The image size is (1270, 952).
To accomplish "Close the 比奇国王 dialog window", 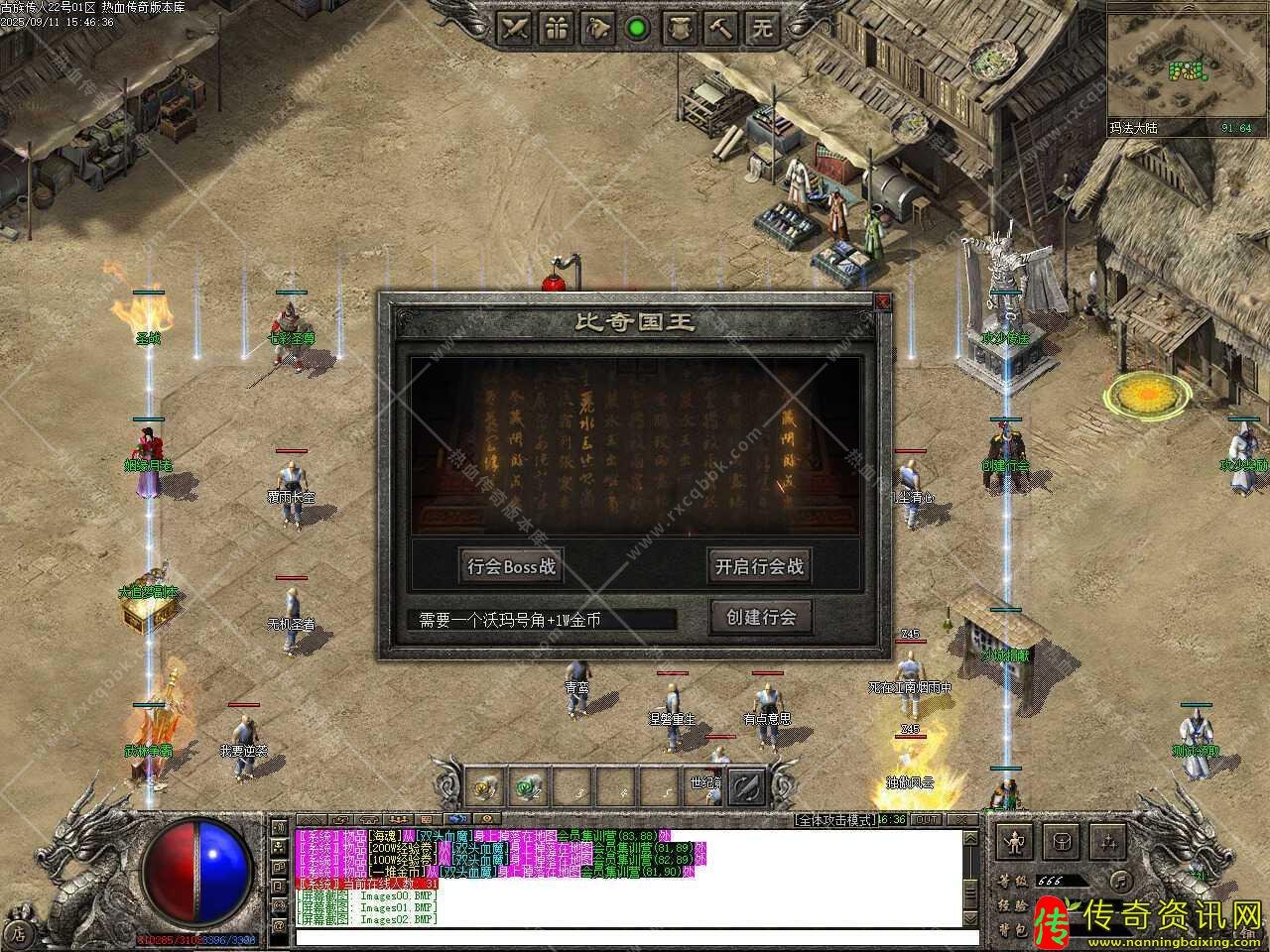I will [x=882, y=301].
